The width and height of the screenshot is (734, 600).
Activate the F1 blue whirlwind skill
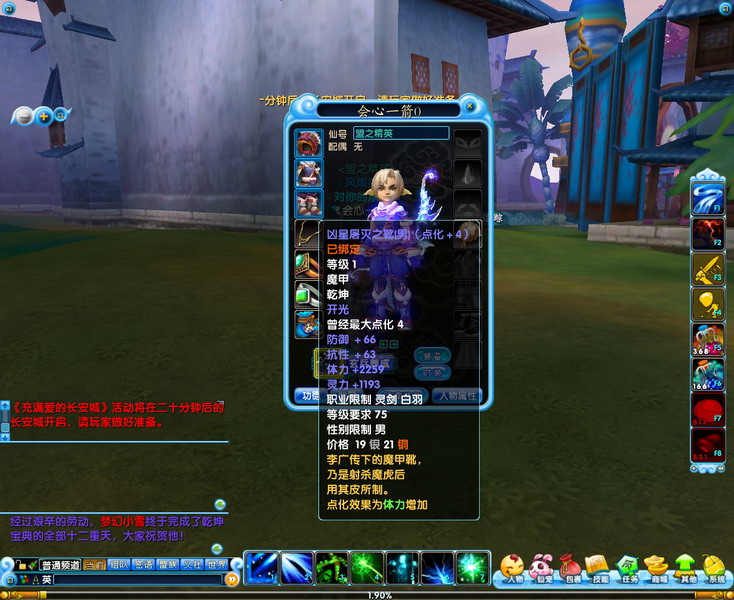pyautogui.click(x=708, y=196)
